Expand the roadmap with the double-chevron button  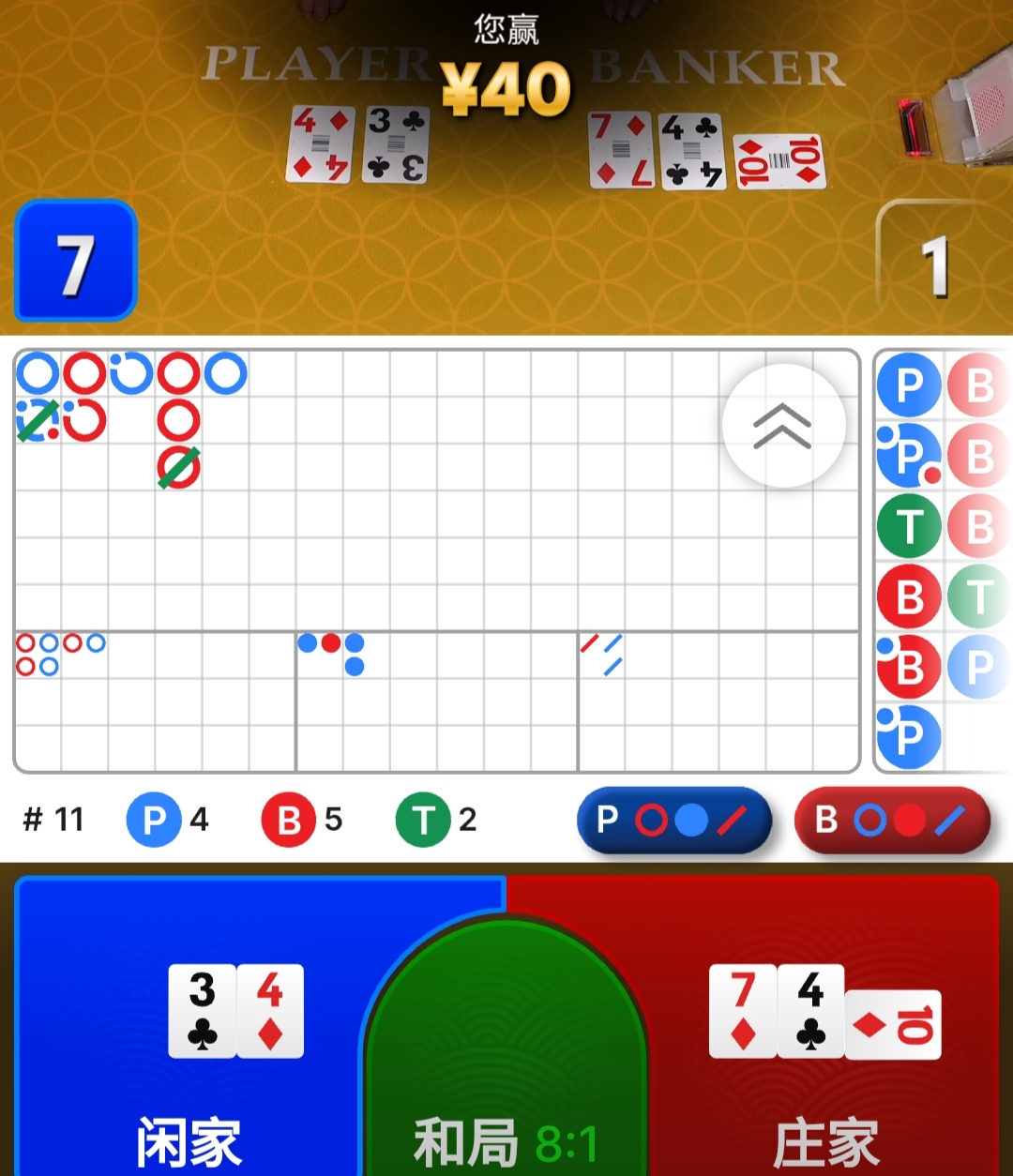point(783,426)
